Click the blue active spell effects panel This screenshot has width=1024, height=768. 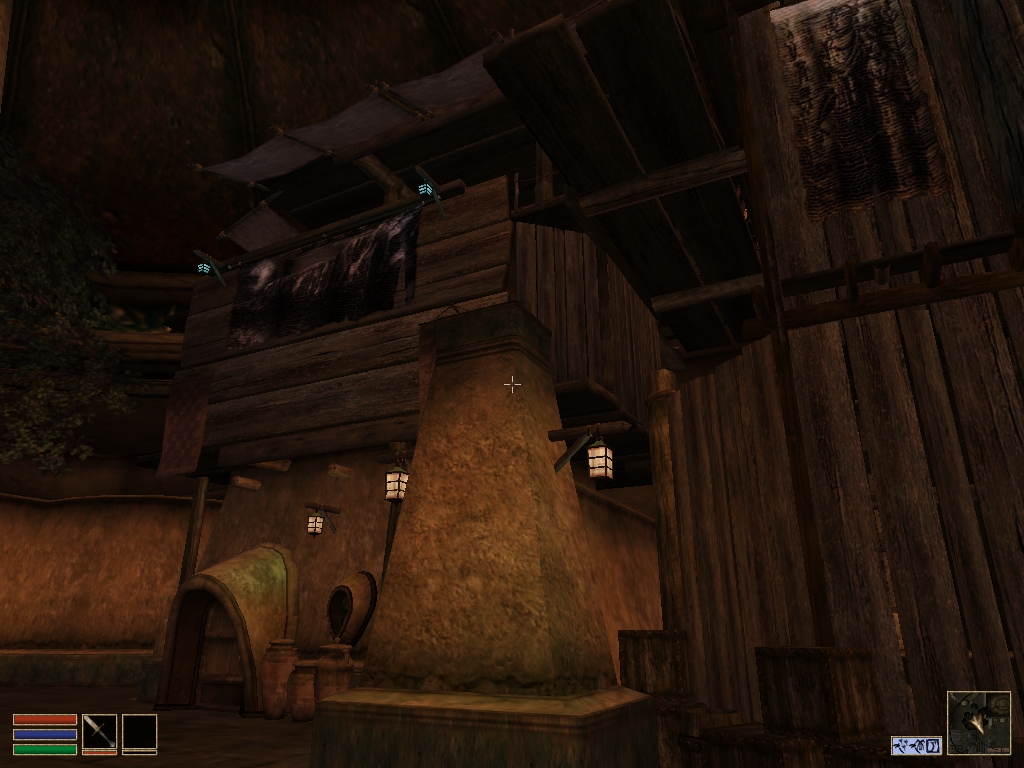click(916, 745)
